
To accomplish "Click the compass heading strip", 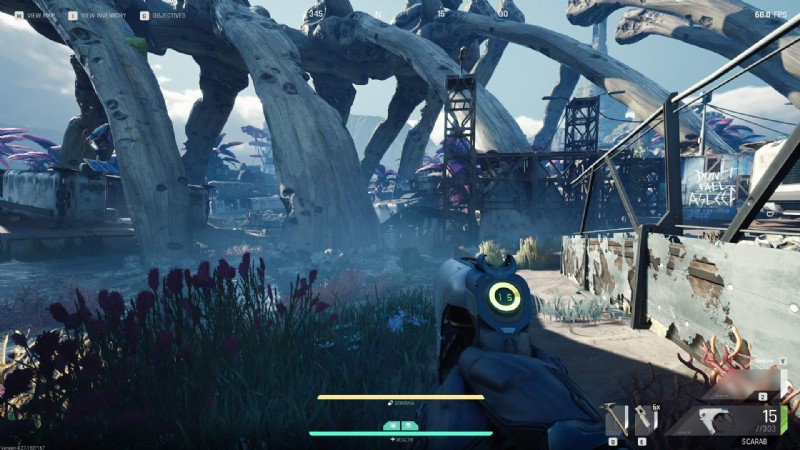I will 400,14.
